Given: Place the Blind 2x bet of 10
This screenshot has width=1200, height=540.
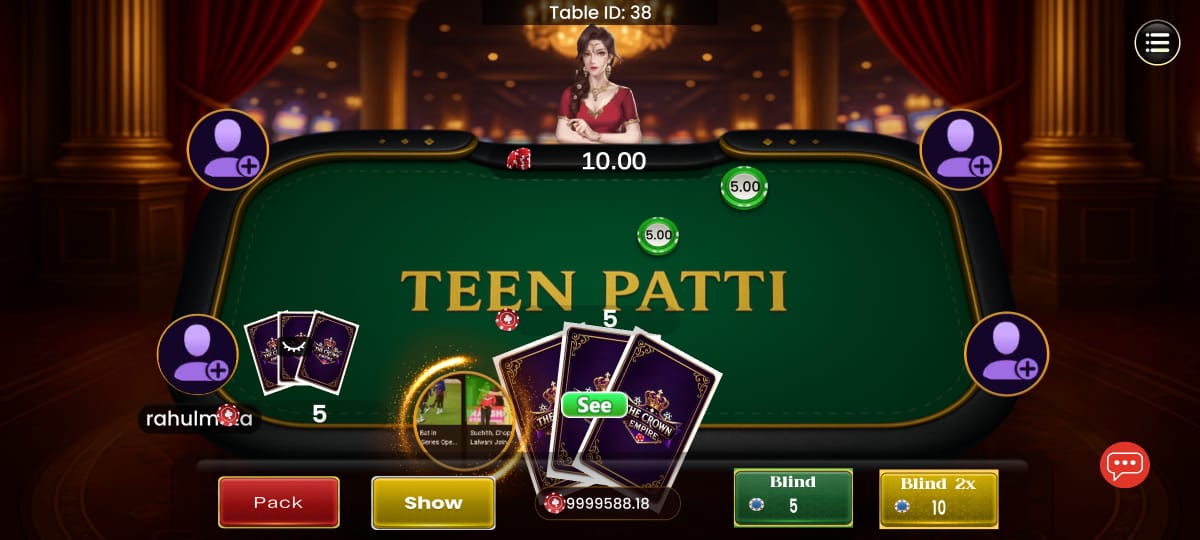Looking at the screenshot, I should click(938, 497).
